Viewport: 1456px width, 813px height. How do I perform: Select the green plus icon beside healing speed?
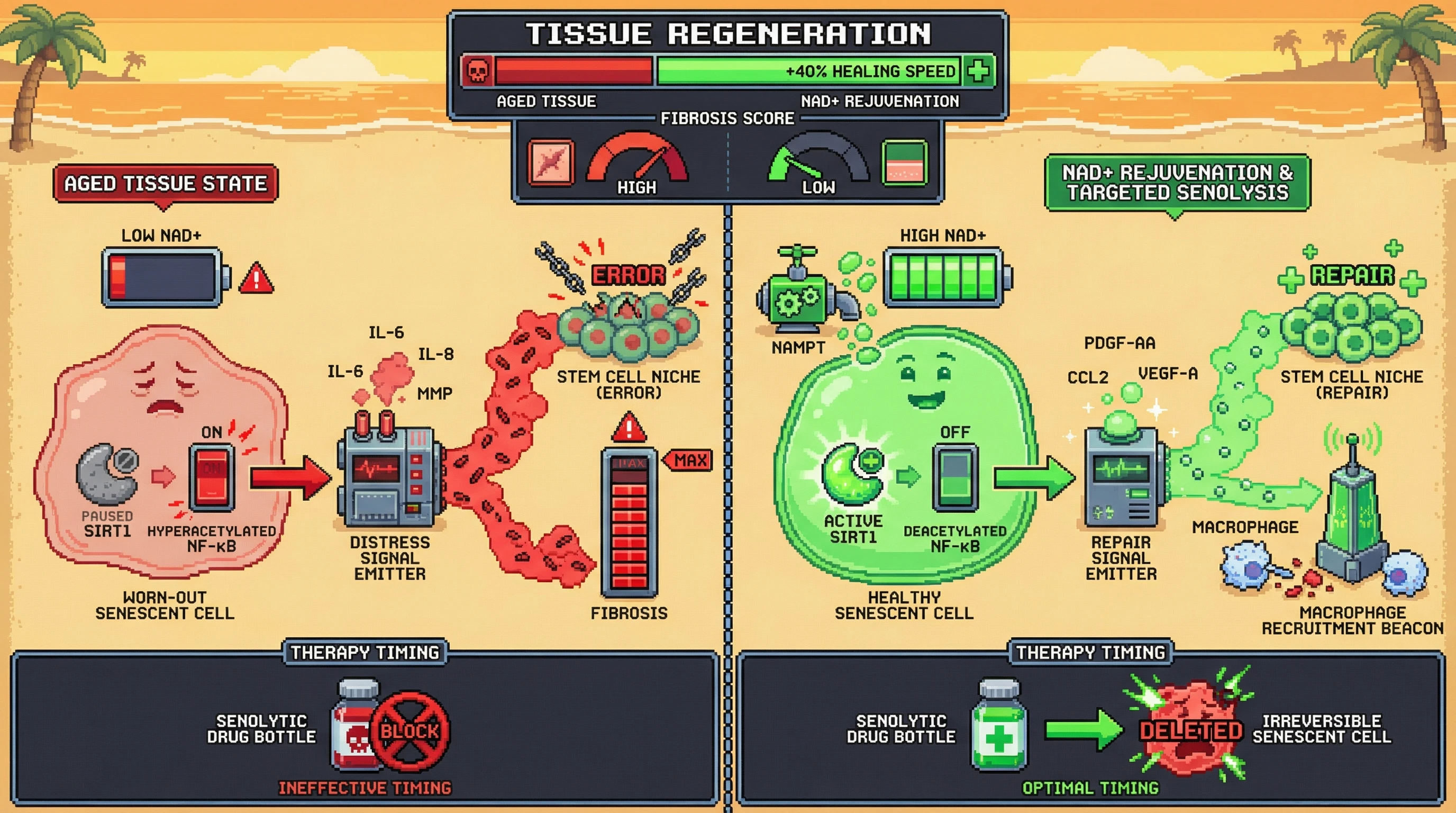pyautogui.click(x=978, y=71)
